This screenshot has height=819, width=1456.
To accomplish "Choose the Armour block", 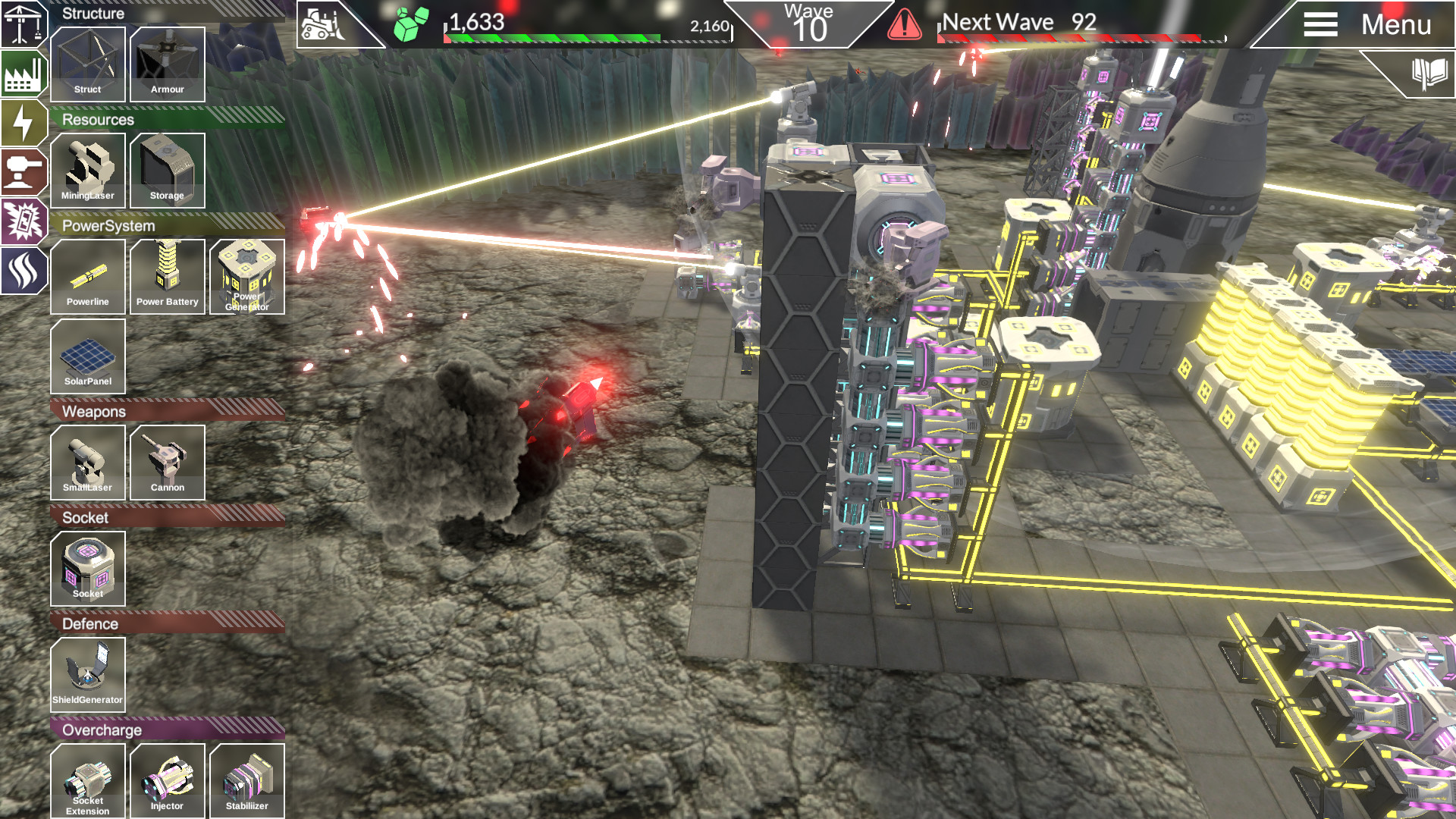I will [168, 64].
